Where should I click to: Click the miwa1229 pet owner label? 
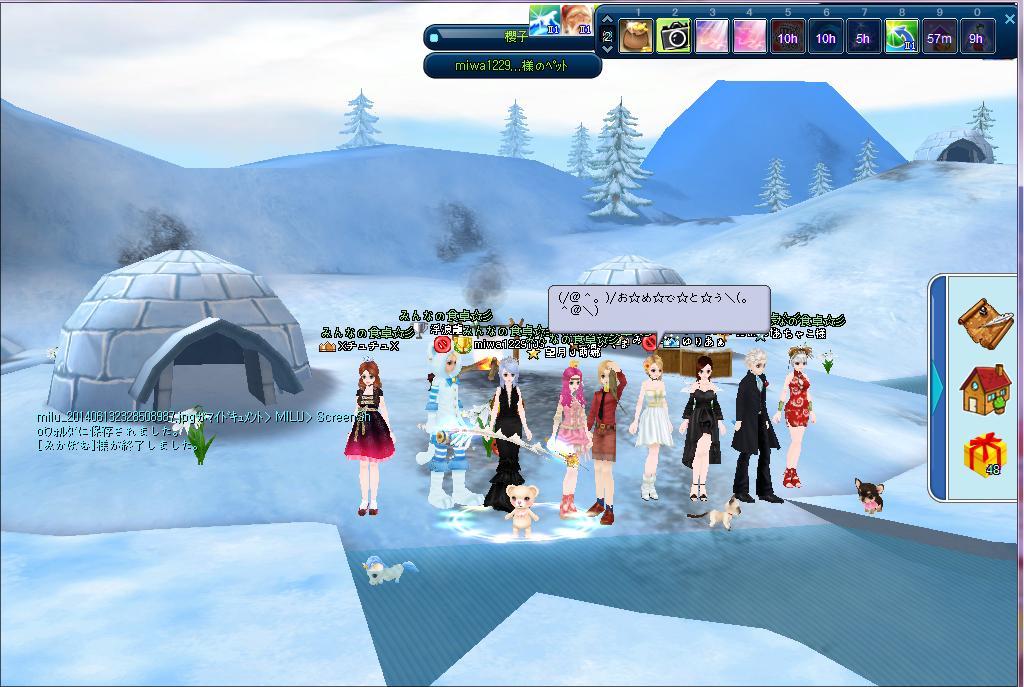(x=512, y=66)
